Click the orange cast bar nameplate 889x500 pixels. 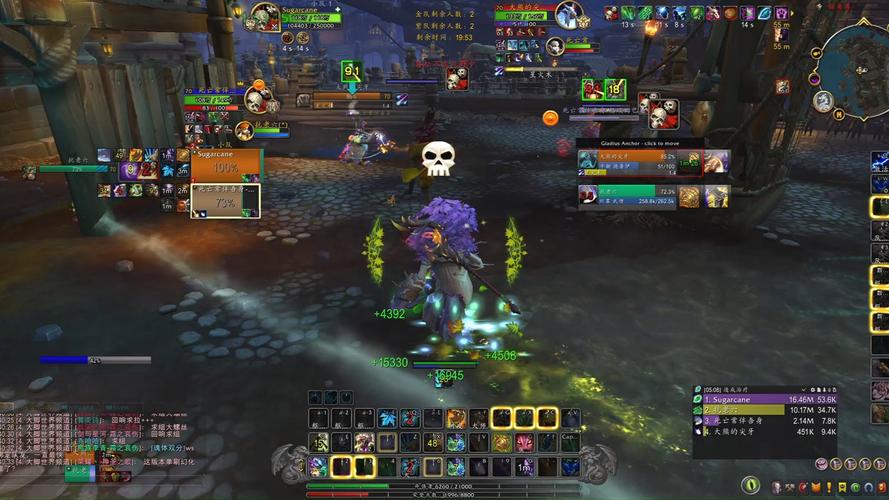[350, 99]
